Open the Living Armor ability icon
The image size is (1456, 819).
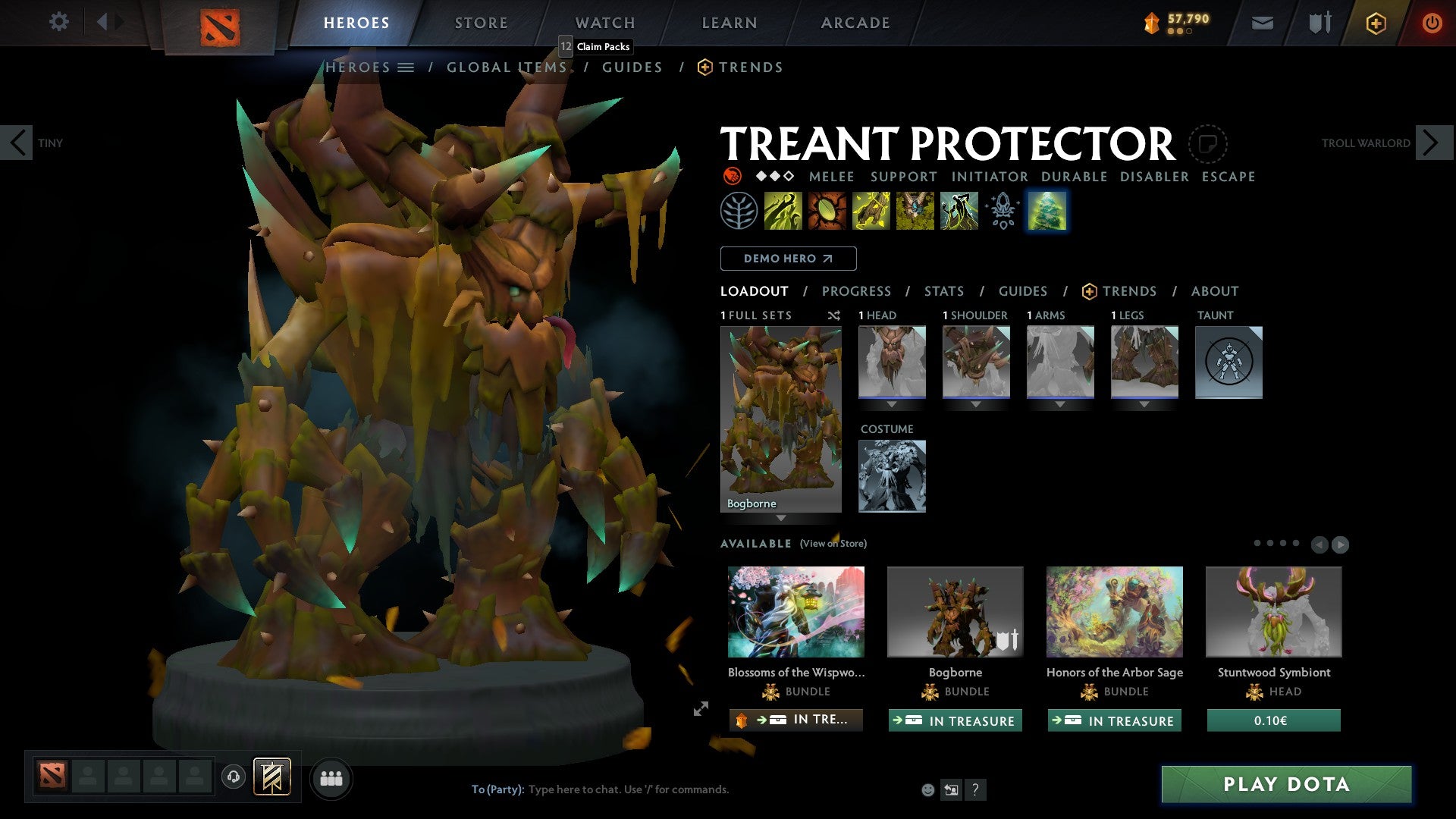870,210
